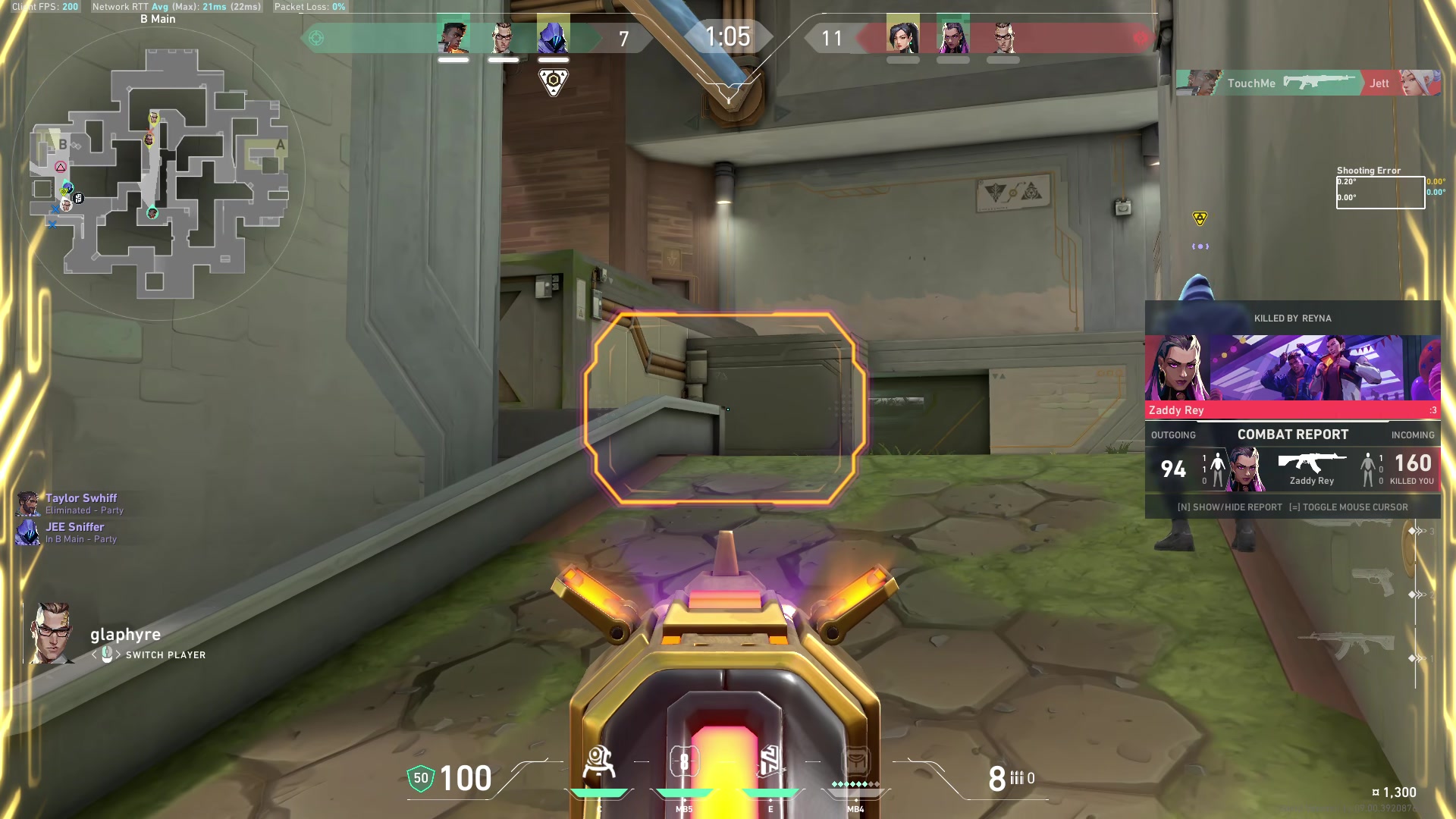Select Phoenix's portrait in the top bar
The image size is (1456, 819).
453,38
